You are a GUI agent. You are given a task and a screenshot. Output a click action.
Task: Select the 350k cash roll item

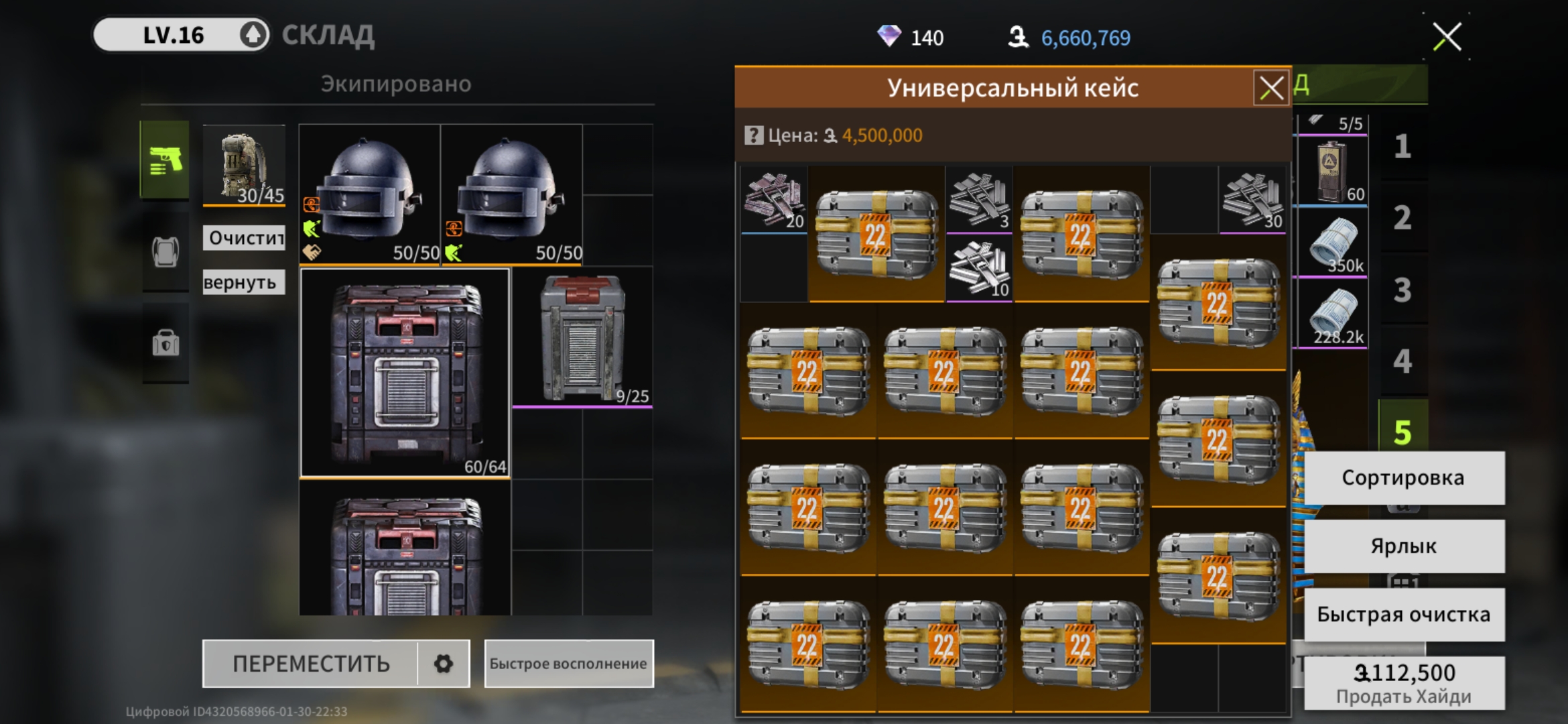coord(1333,244)
